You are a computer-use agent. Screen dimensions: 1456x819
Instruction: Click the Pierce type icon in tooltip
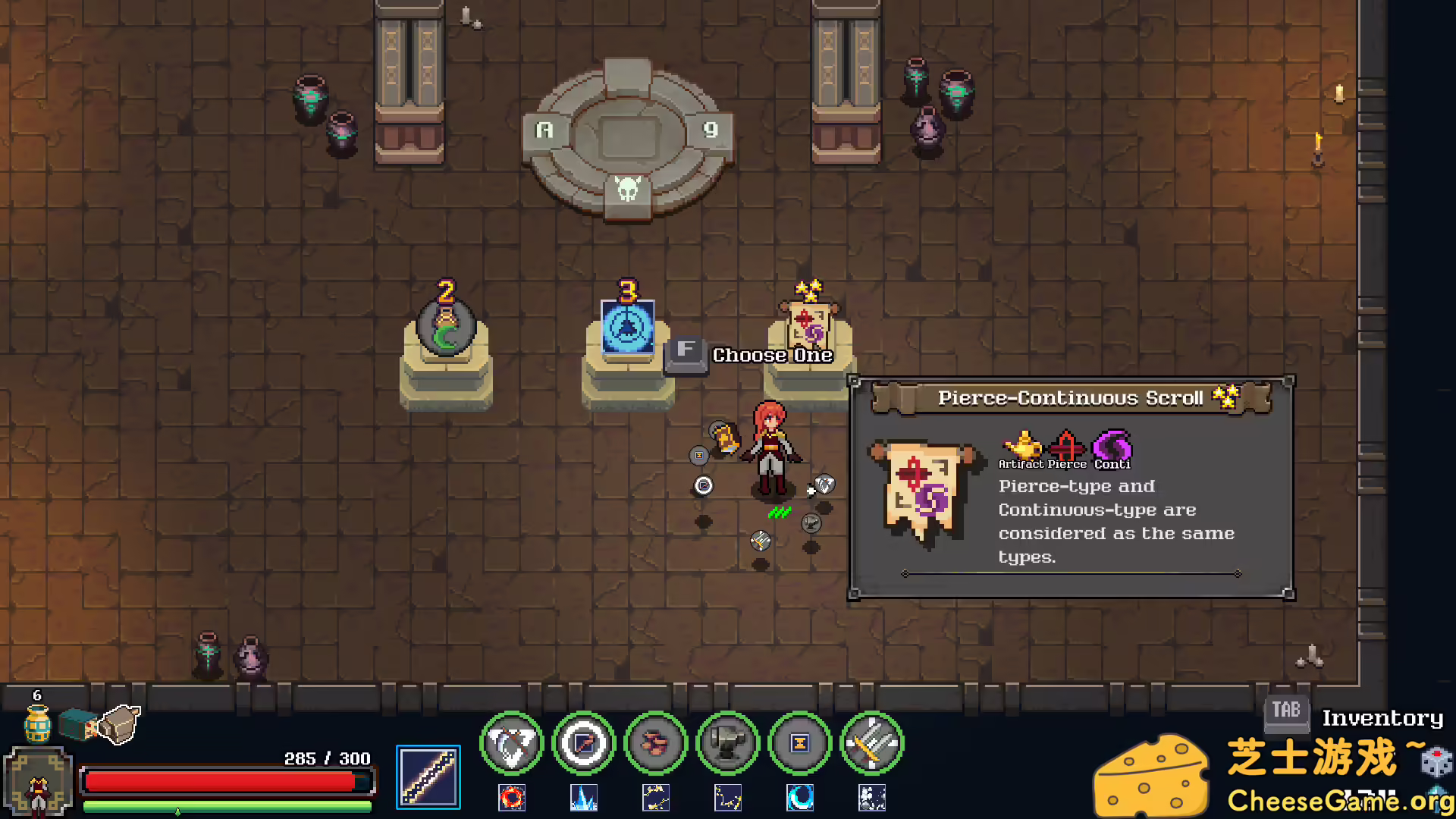pos(1067,446)
